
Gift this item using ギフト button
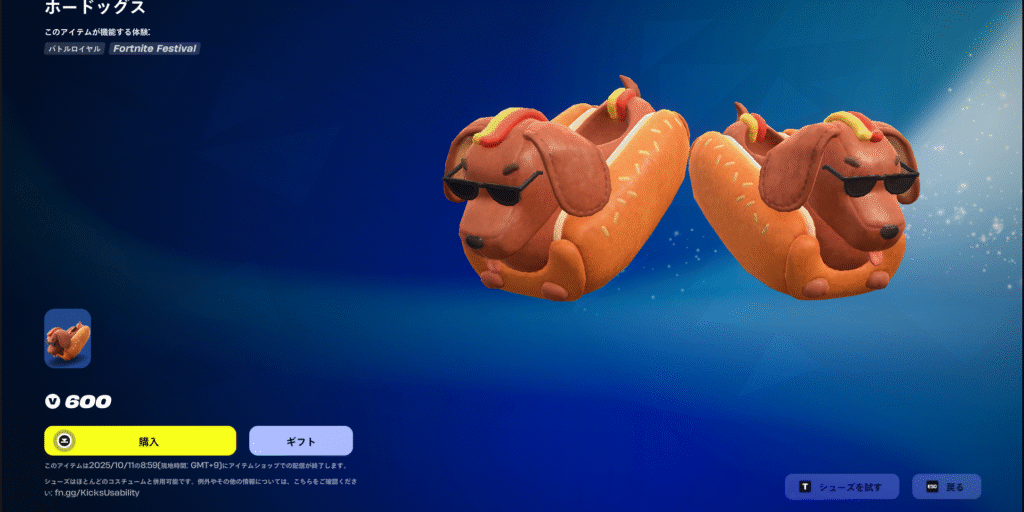click(x=300, y=440)
